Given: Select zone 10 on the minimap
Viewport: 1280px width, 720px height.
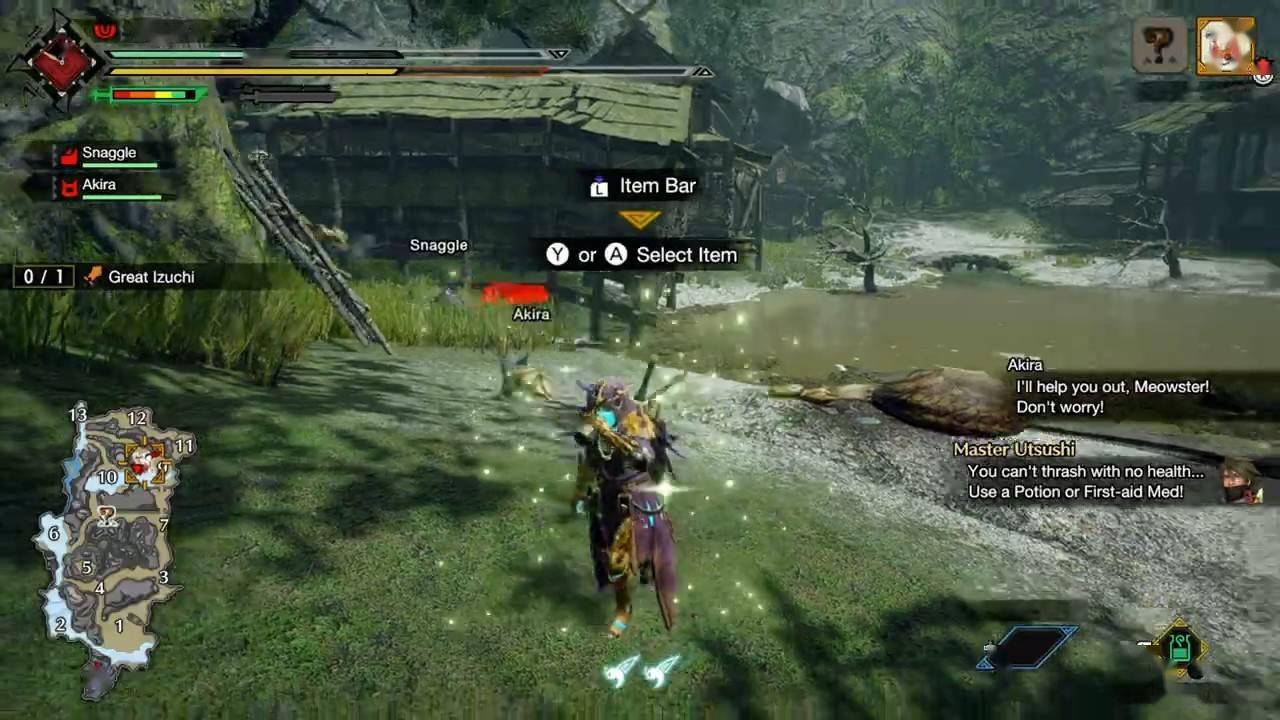Looking at the screenshot, I should [106, 477].
